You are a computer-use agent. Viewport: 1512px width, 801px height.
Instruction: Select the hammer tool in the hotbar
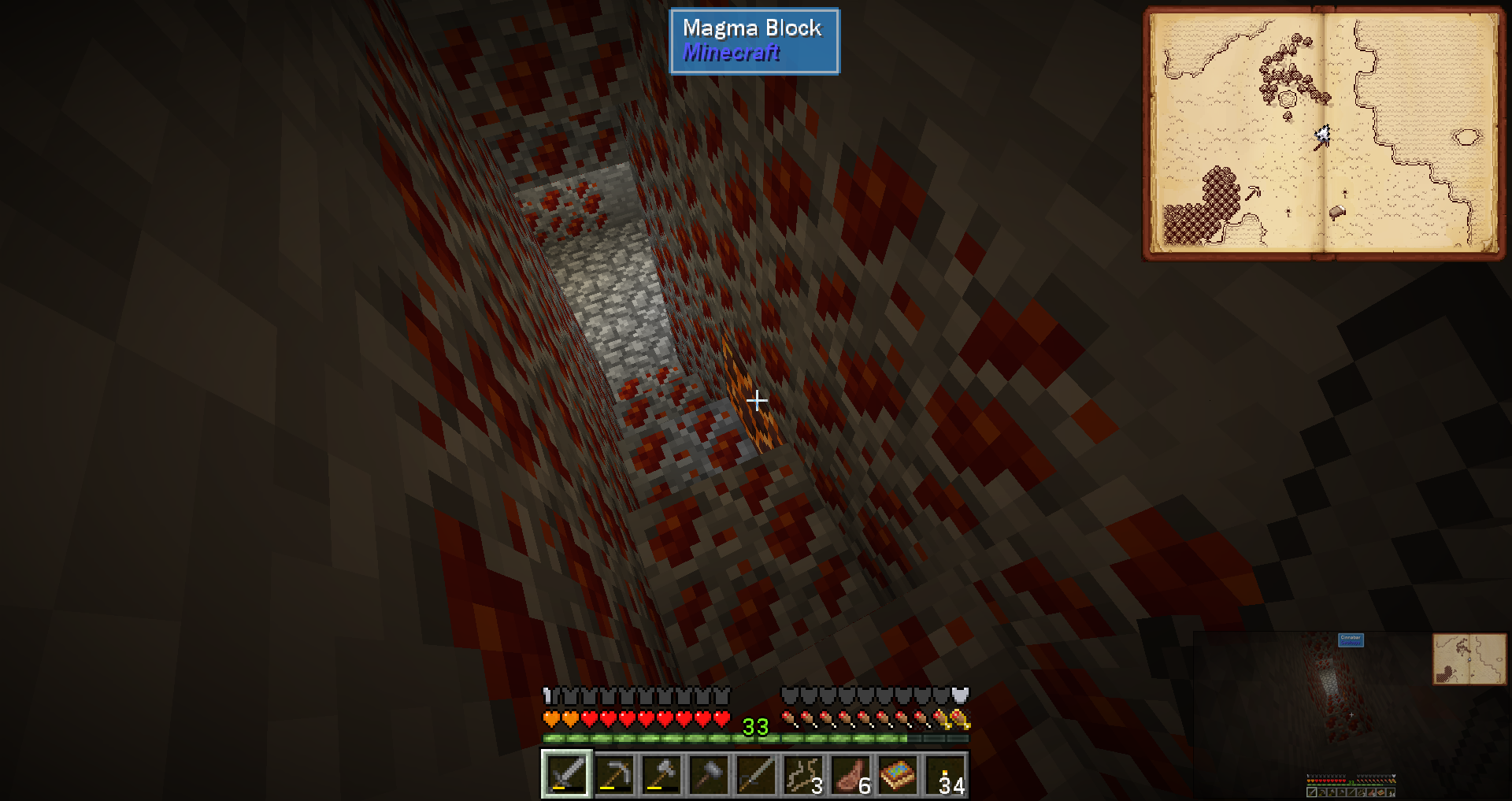pos(661,774)
